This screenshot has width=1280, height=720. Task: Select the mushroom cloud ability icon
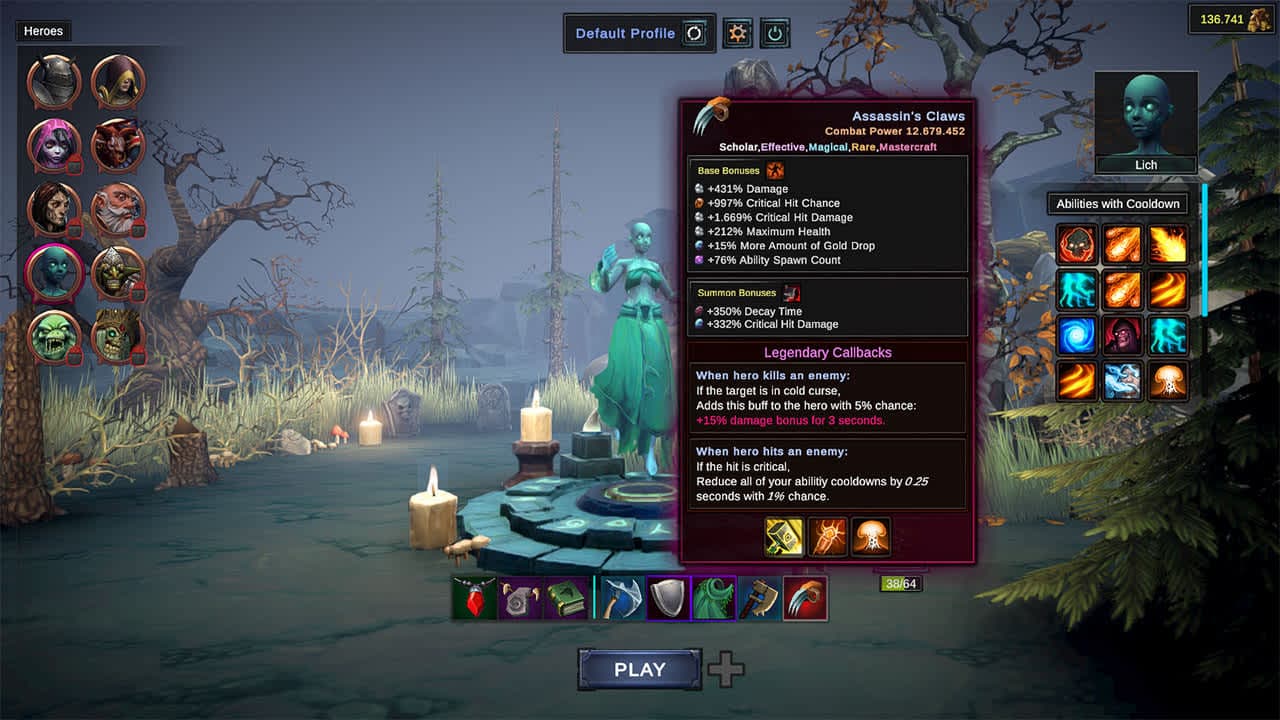point(1169,381)
